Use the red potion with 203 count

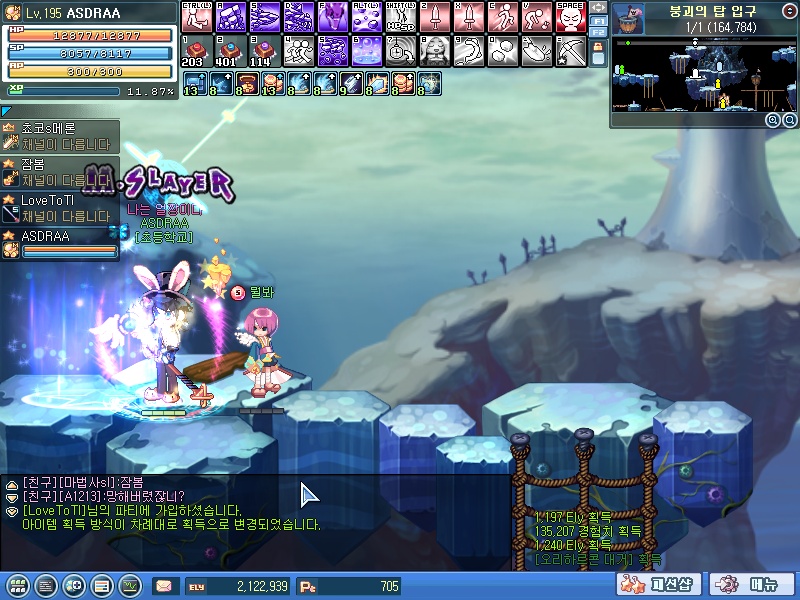(x=196, y=50)
